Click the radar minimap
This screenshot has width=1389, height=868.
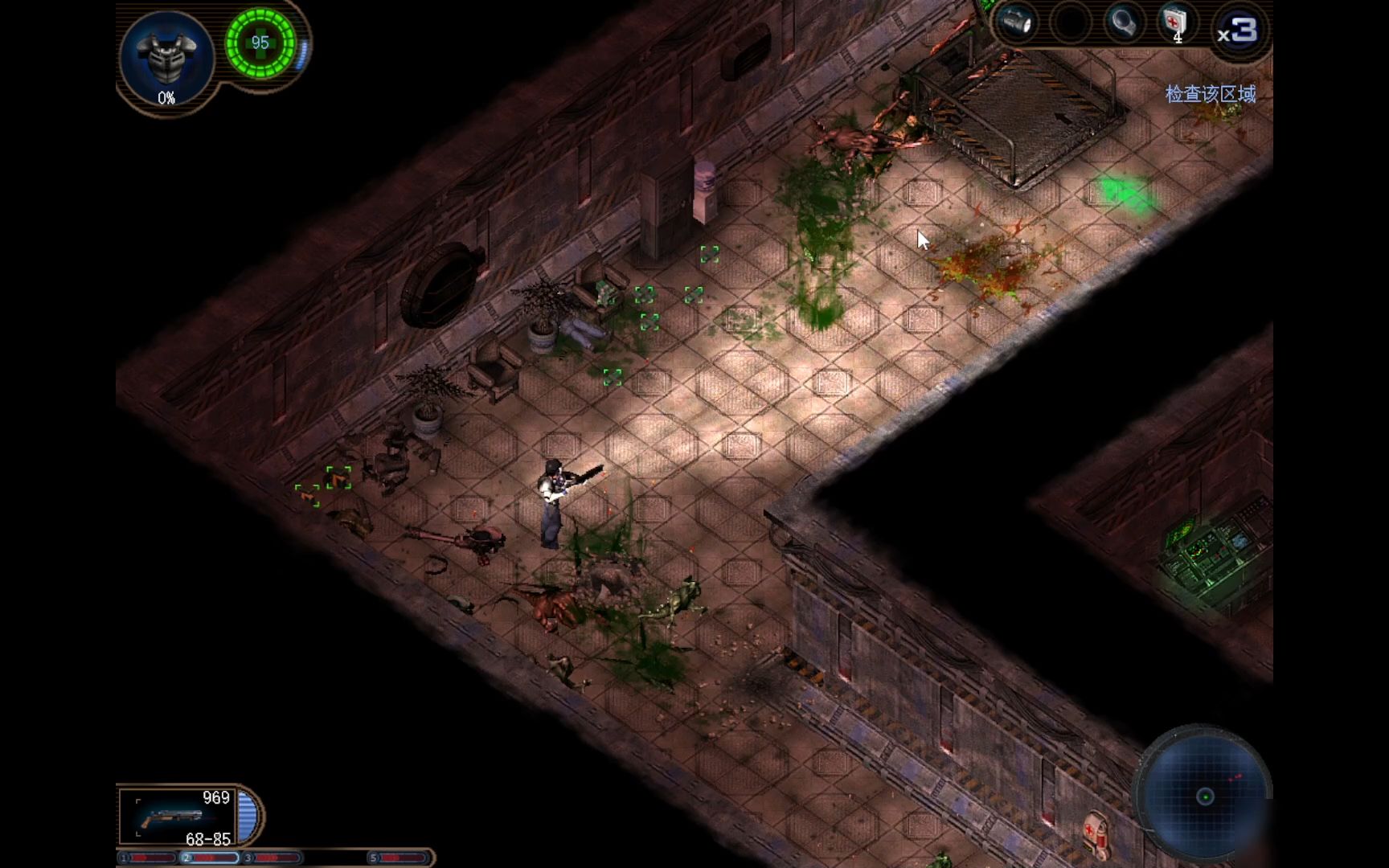click(x=1204, y=796)
